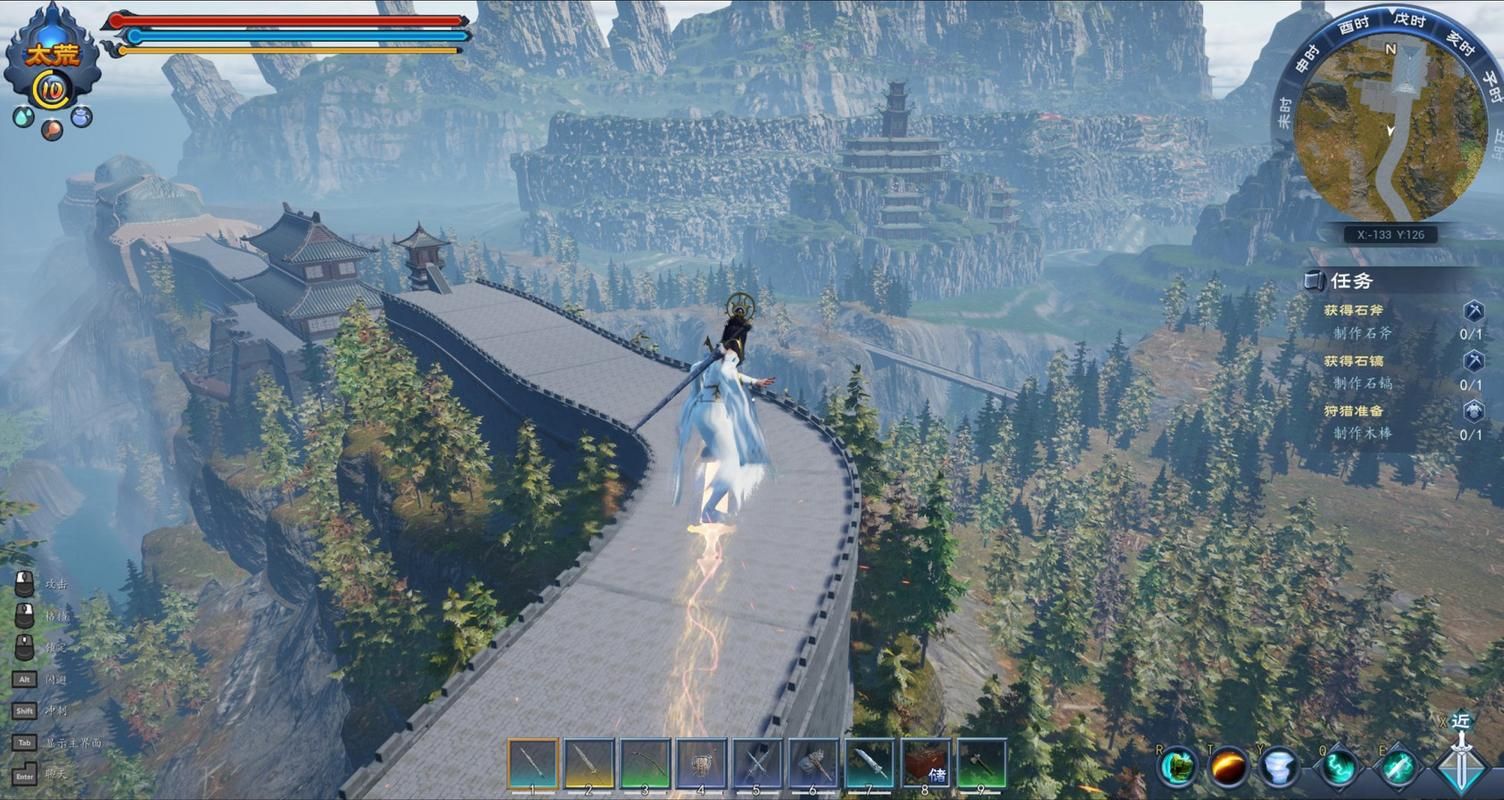Click the meat hunger icon below the emblem

50,129
